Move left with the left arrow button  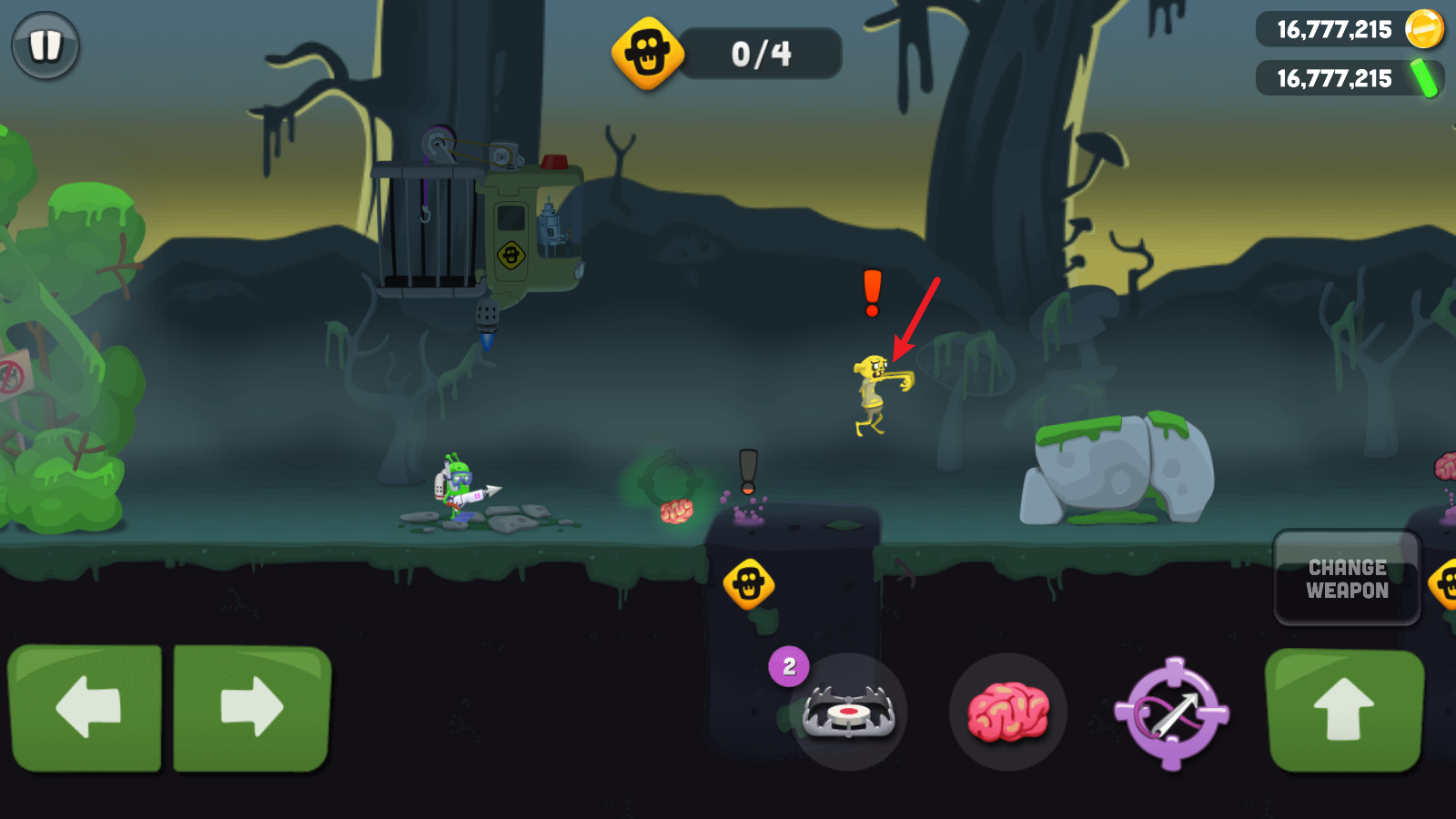click(x=86, y=707)
